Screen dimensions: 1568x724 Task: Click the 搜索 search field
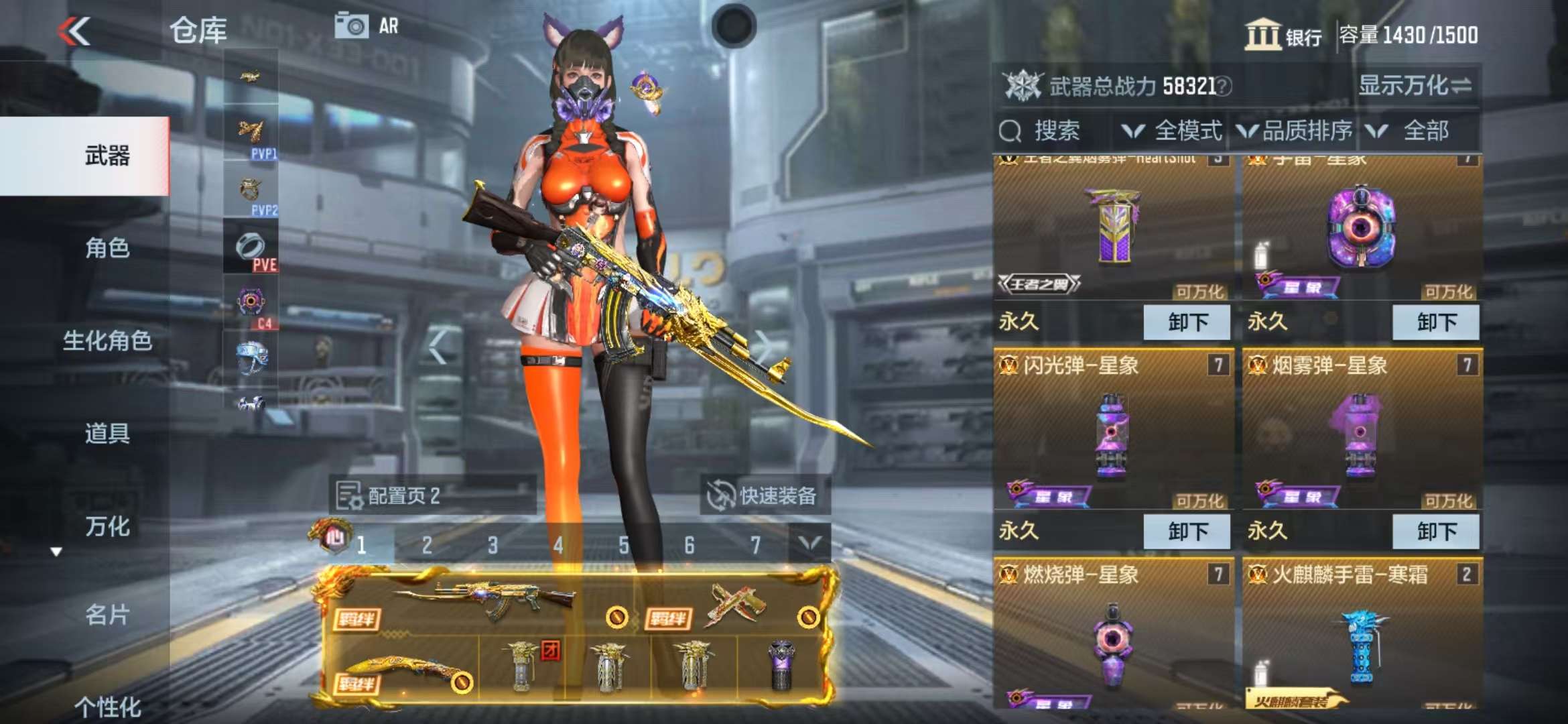pos(1055,131)
